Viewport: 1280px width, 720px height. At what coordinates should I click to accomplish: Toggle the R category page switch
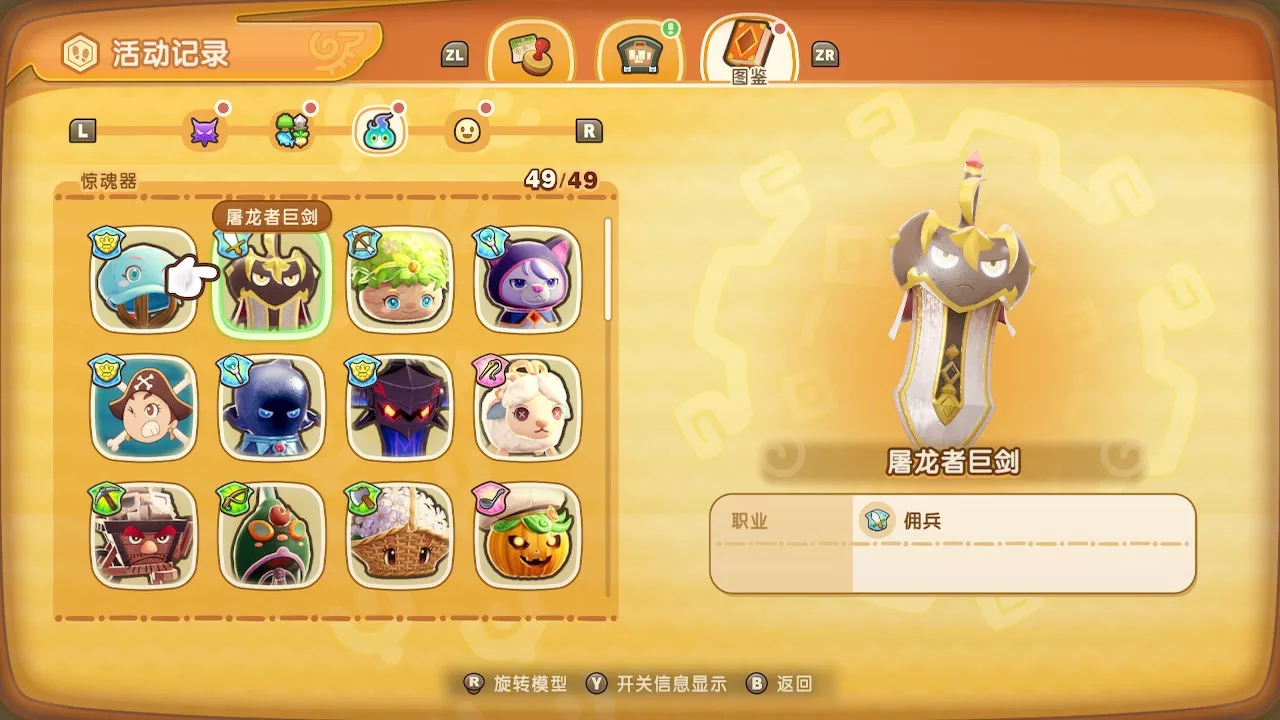pyautogui.click(x=591, y=129)
